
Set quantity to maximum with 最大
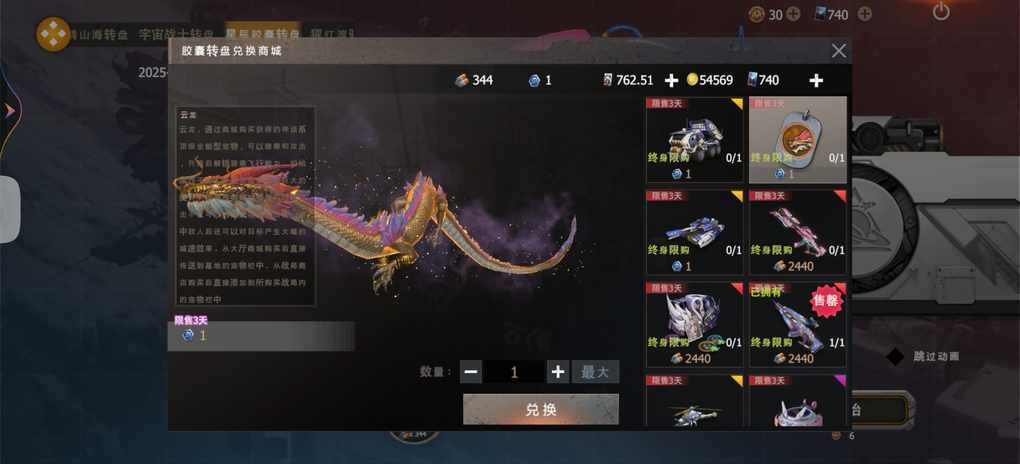click(x=595, y=372)
